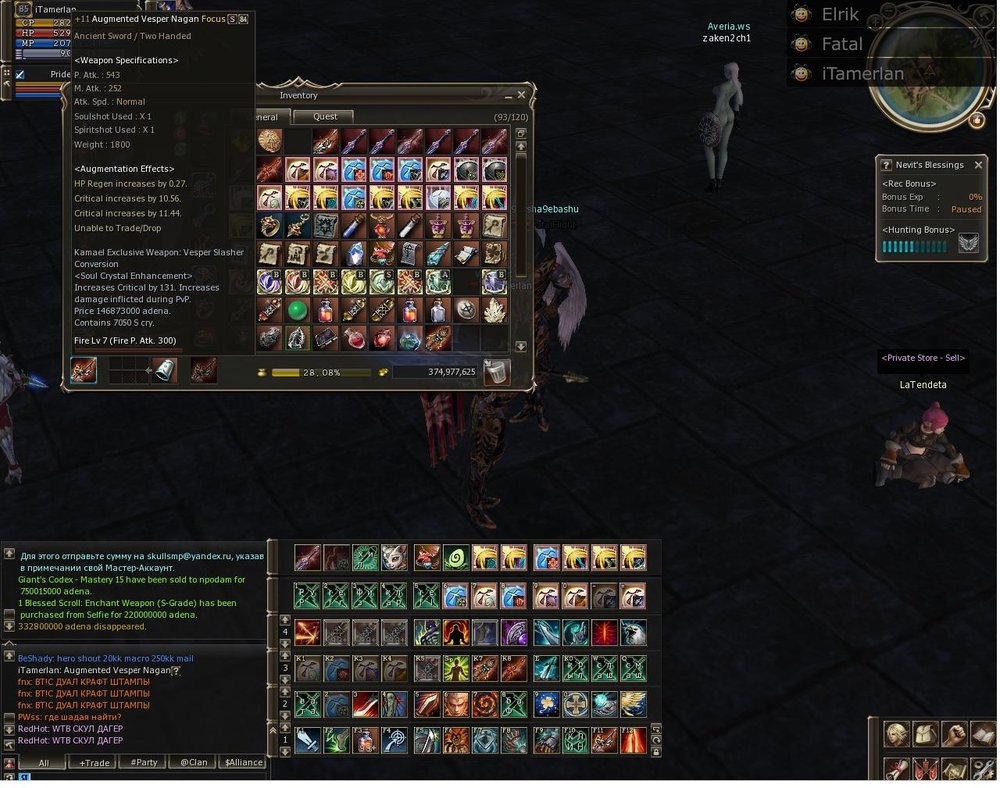1000x788 pixels.
Task: Select the white leaf inventory item
Action: [494, 310]
